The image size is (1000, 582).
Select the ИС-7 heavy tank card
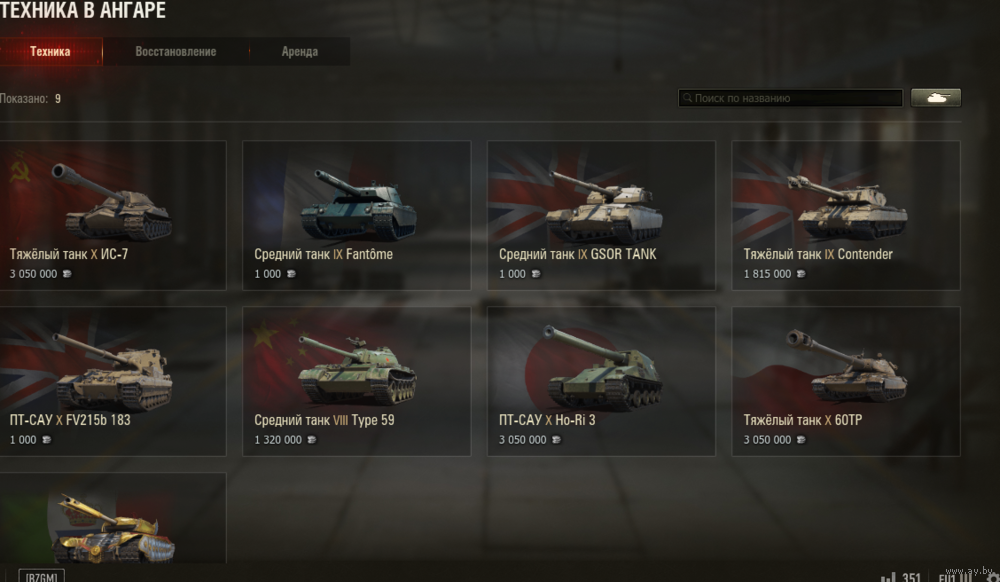tap(113, 215)
